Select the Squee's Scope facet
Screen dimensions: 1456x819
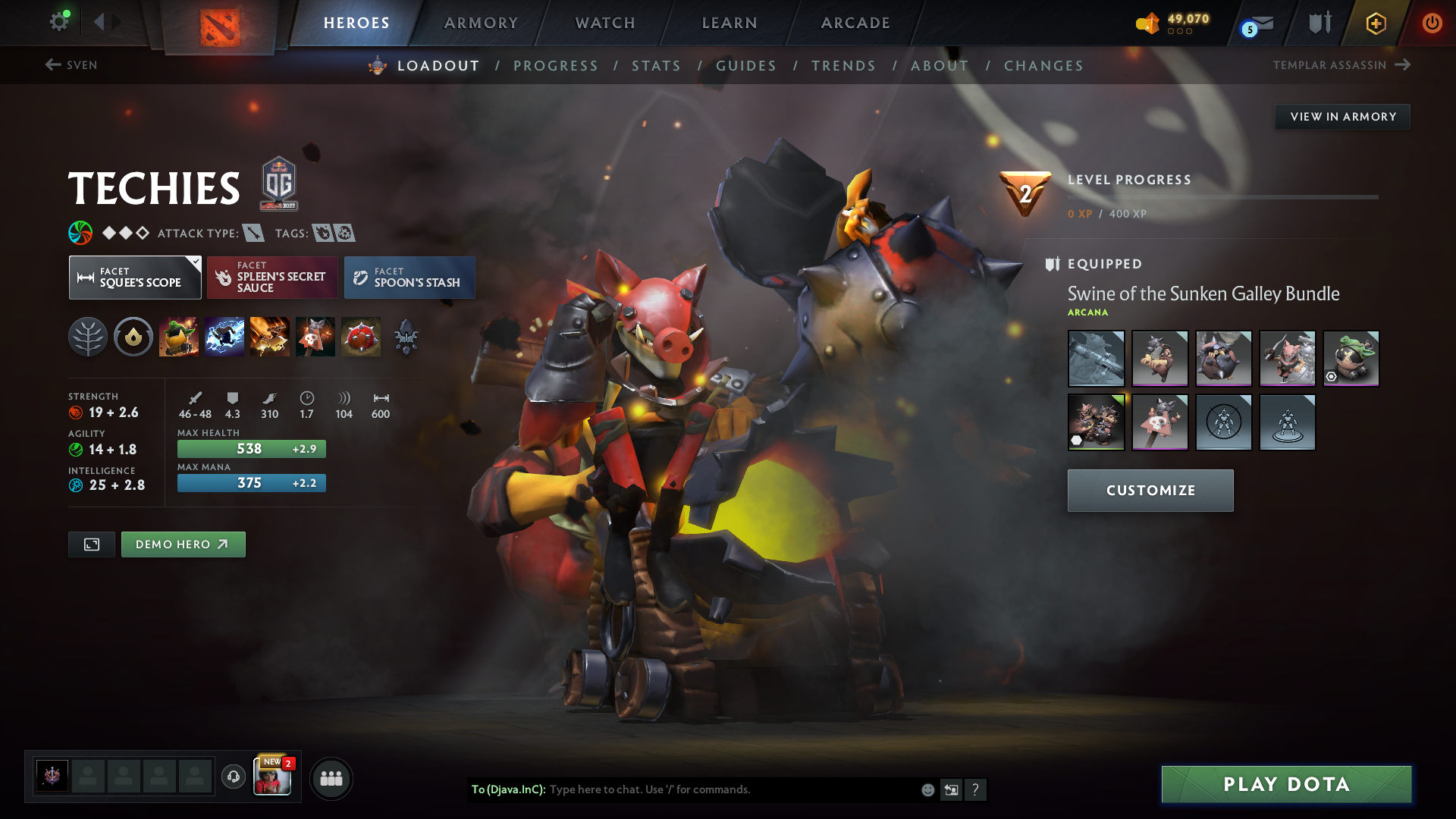[135, 278]
